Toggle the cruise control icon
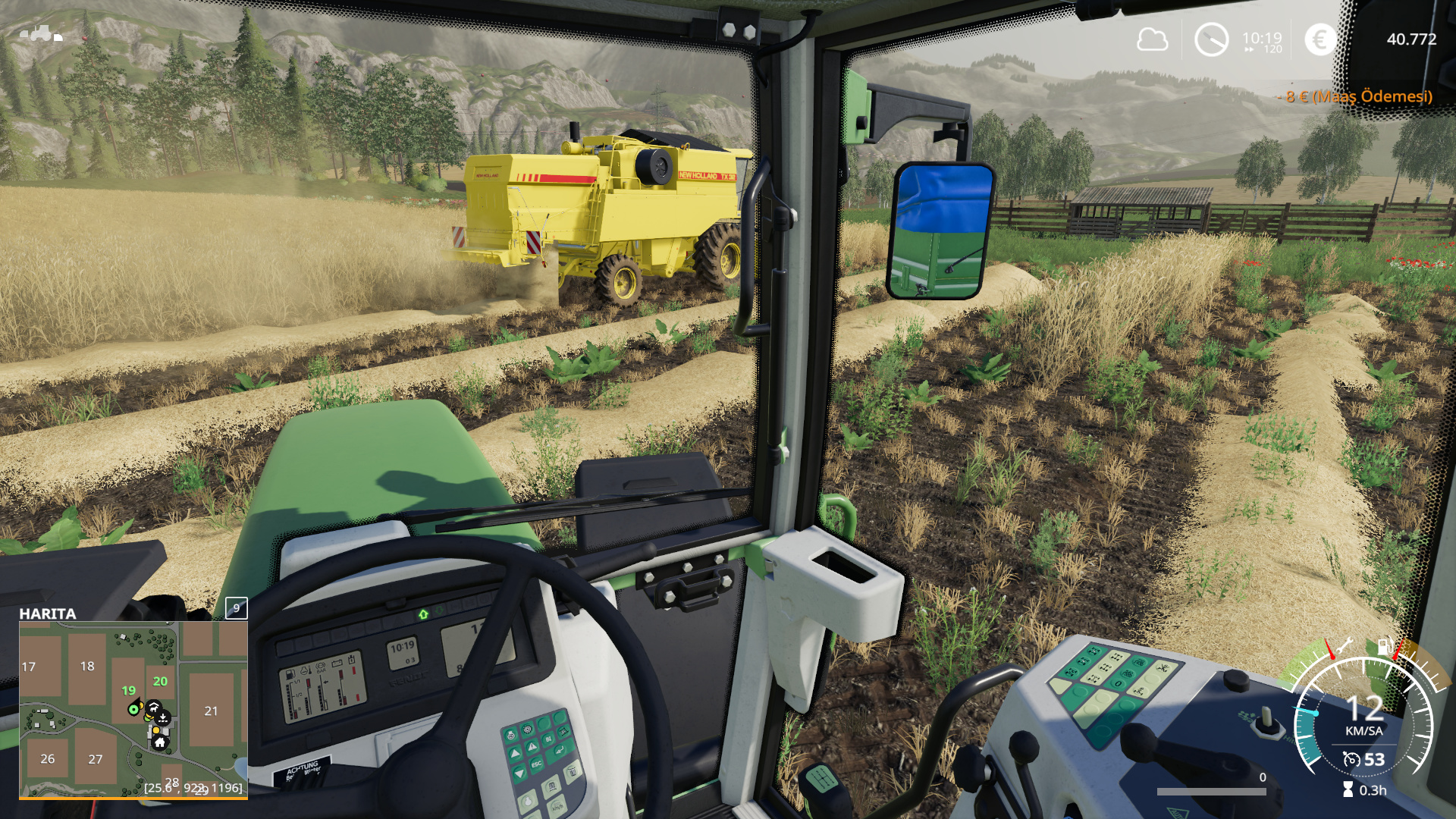This screenshot has width=1456, height=819. point(1351,759)
